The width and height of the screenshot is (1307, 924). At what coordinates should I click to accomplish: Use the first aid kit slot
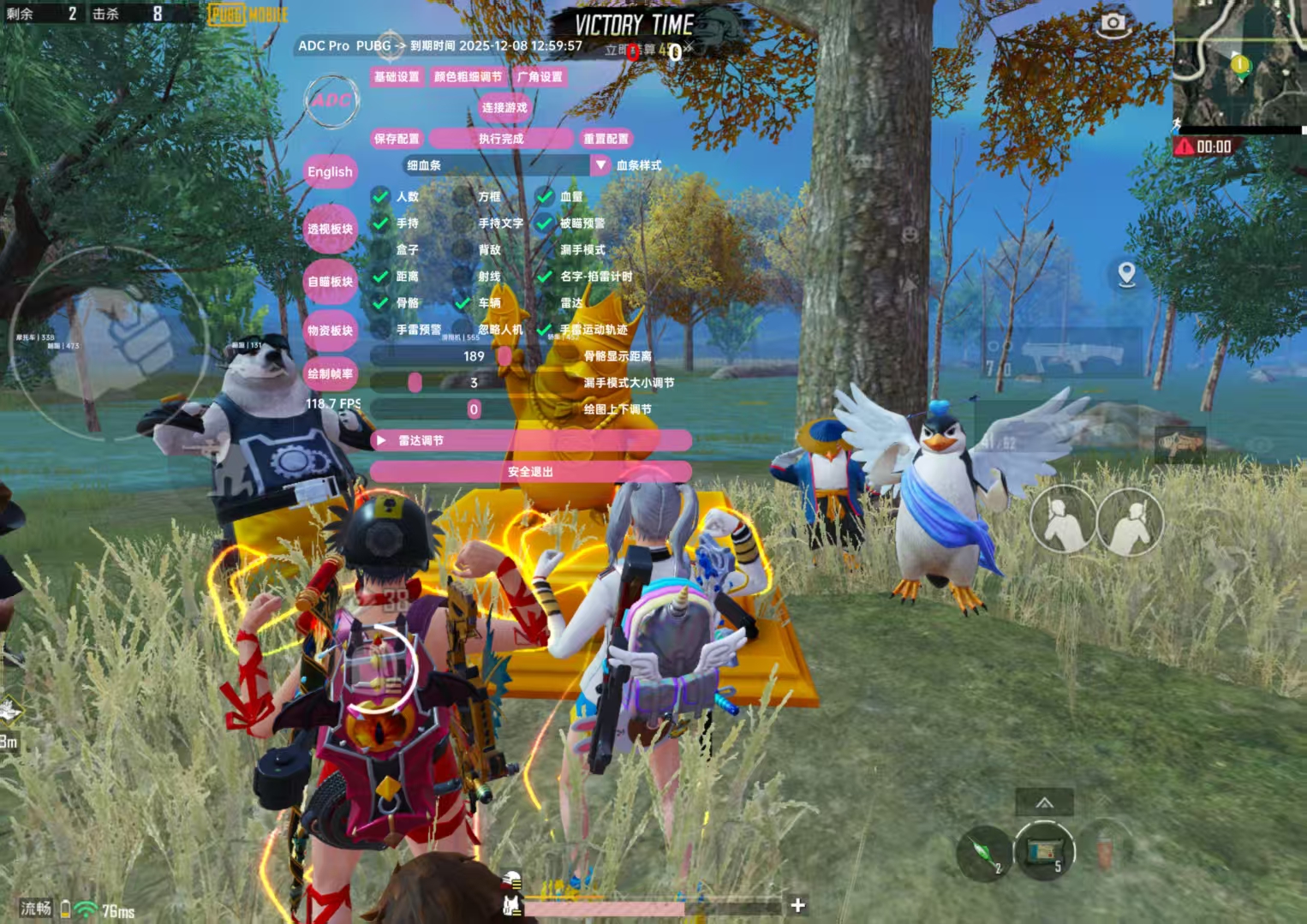pyautogui.click(x=1044, y=851)
